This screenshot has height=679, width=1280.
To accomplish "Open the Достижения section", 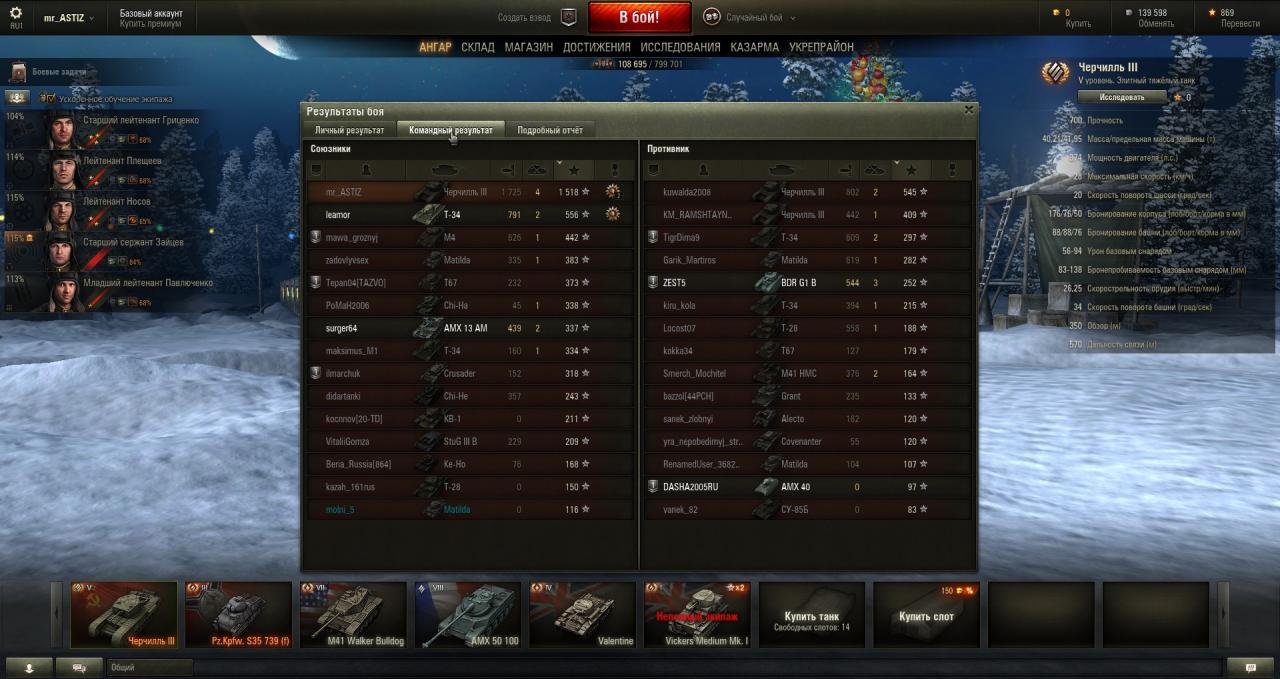I will coord(596,47).
